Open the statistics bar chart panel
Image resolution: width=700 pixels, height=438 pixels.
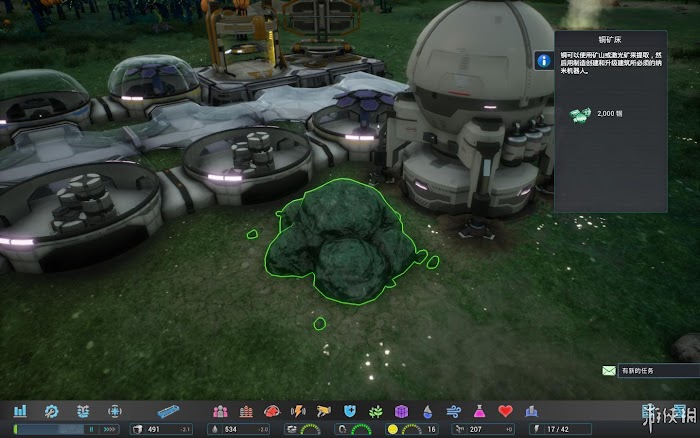point(20,411)
